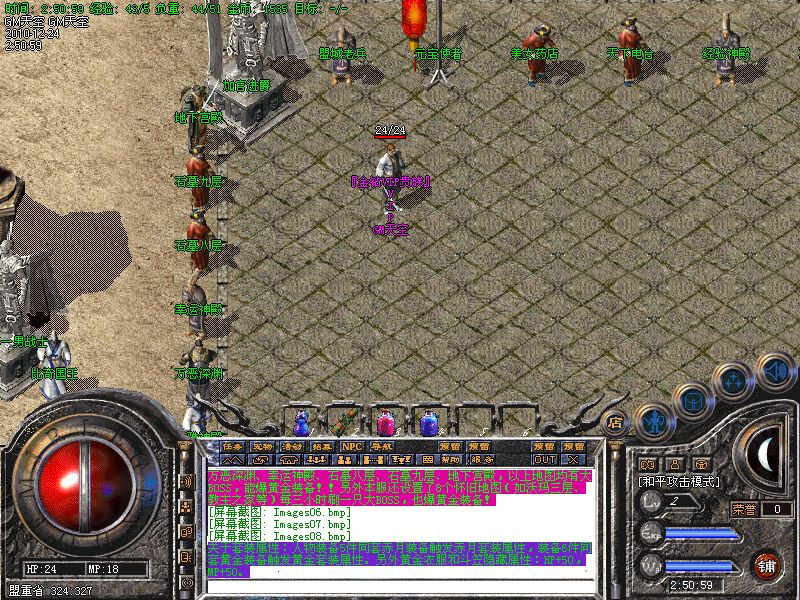Switch the 和平攻击模式 attack mode label
The height and width of the screenshot is (600, 800).
click(680, 481)
